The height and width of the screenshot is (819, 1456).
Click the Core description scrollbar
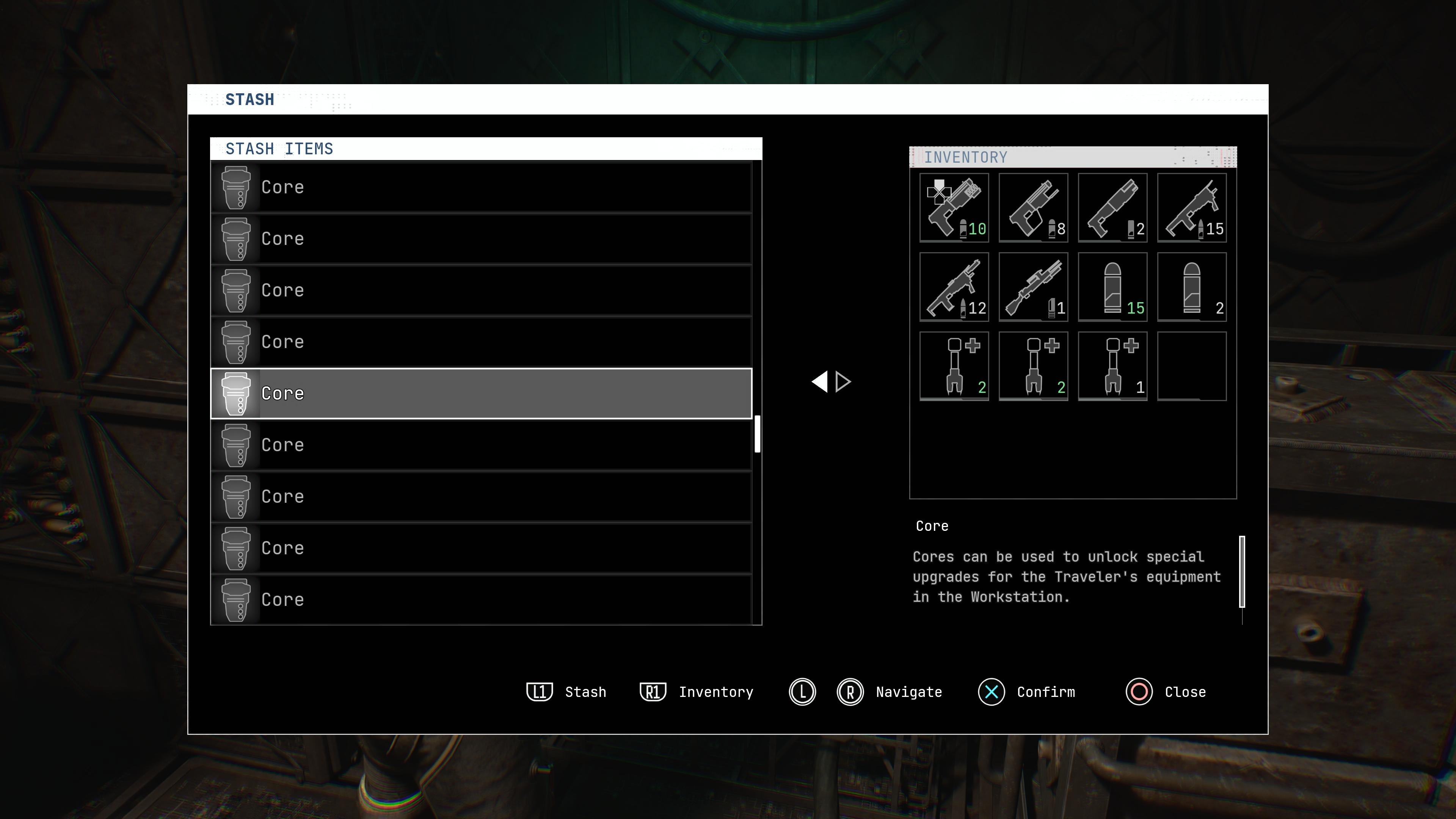1242,571
